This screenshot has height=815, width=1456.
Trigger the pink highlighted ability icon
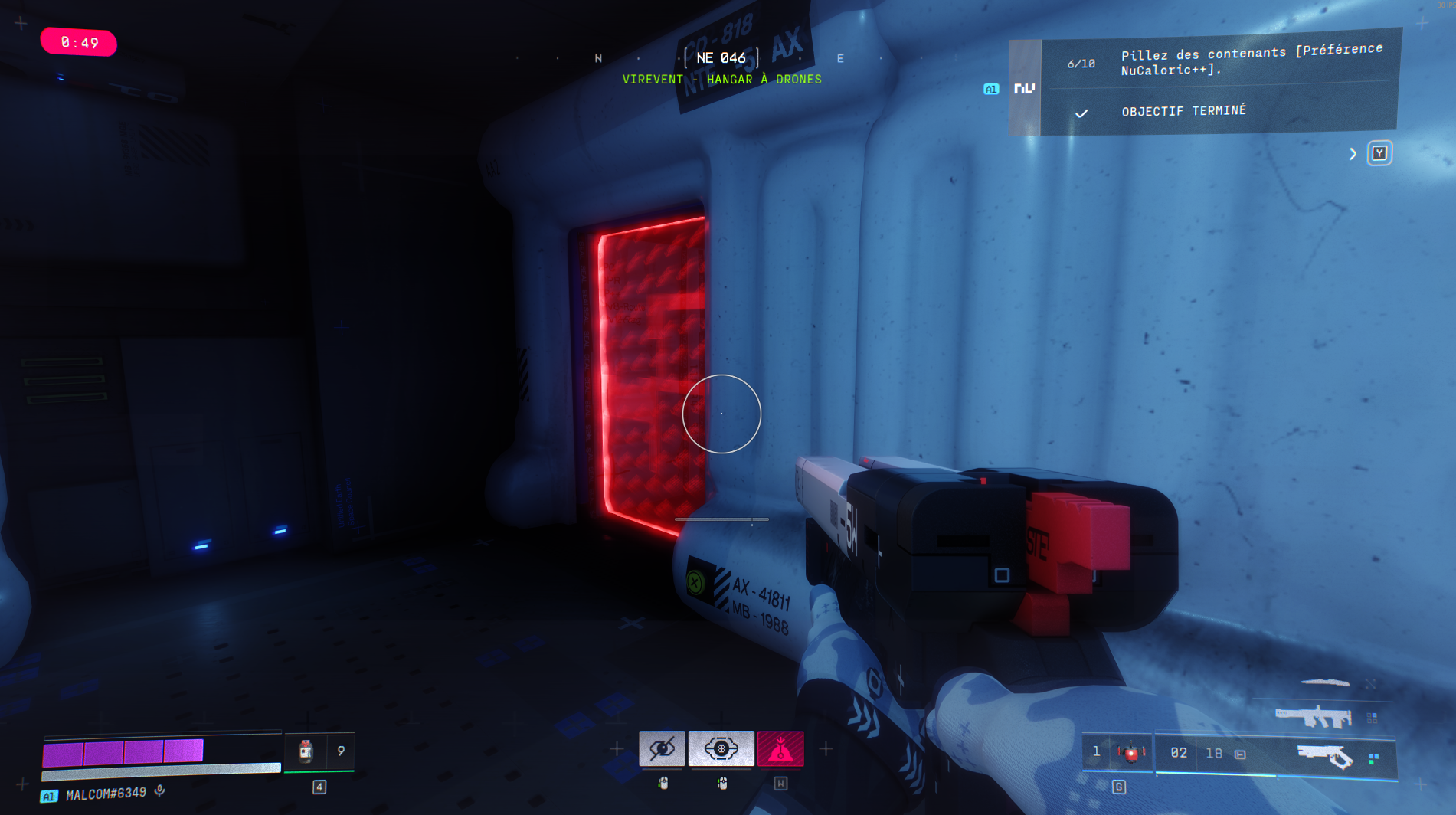pos(780,748)
